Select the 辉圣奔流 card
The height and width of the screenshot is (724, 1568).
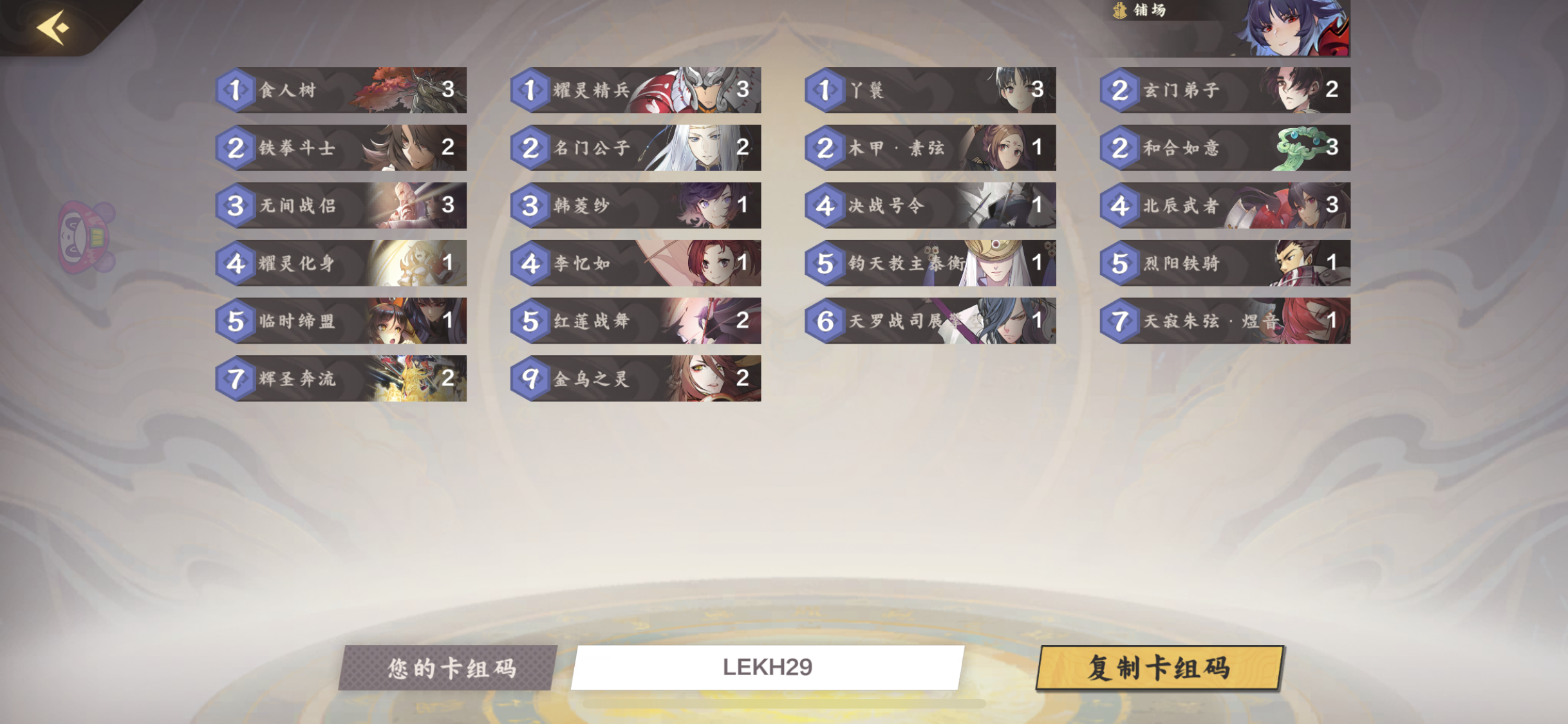(x=341, y=378)
